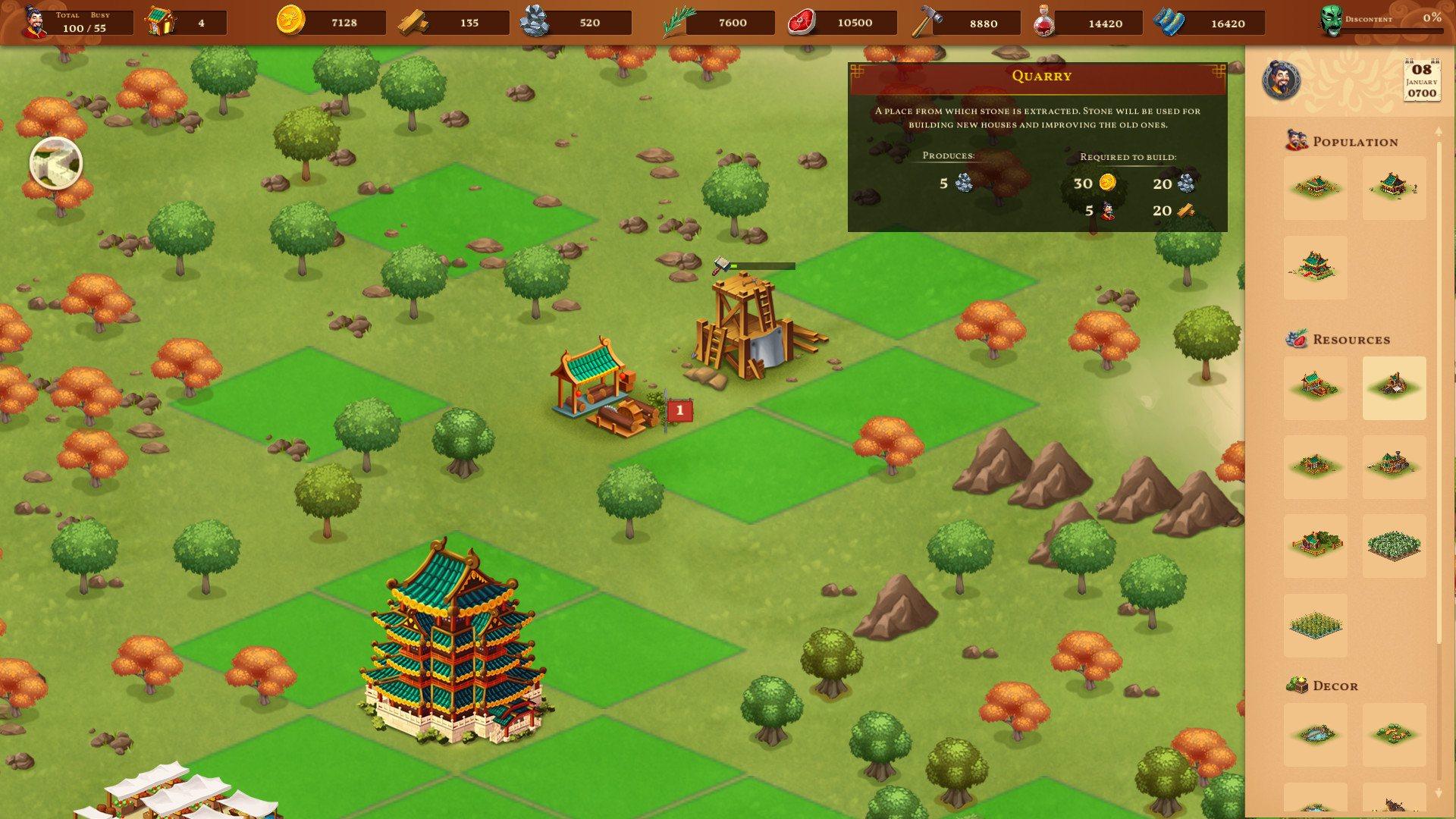Viewport: 1456px width, 819px height.
Task: Open the calendar showing 08 January
Action: coord(1420,80)
